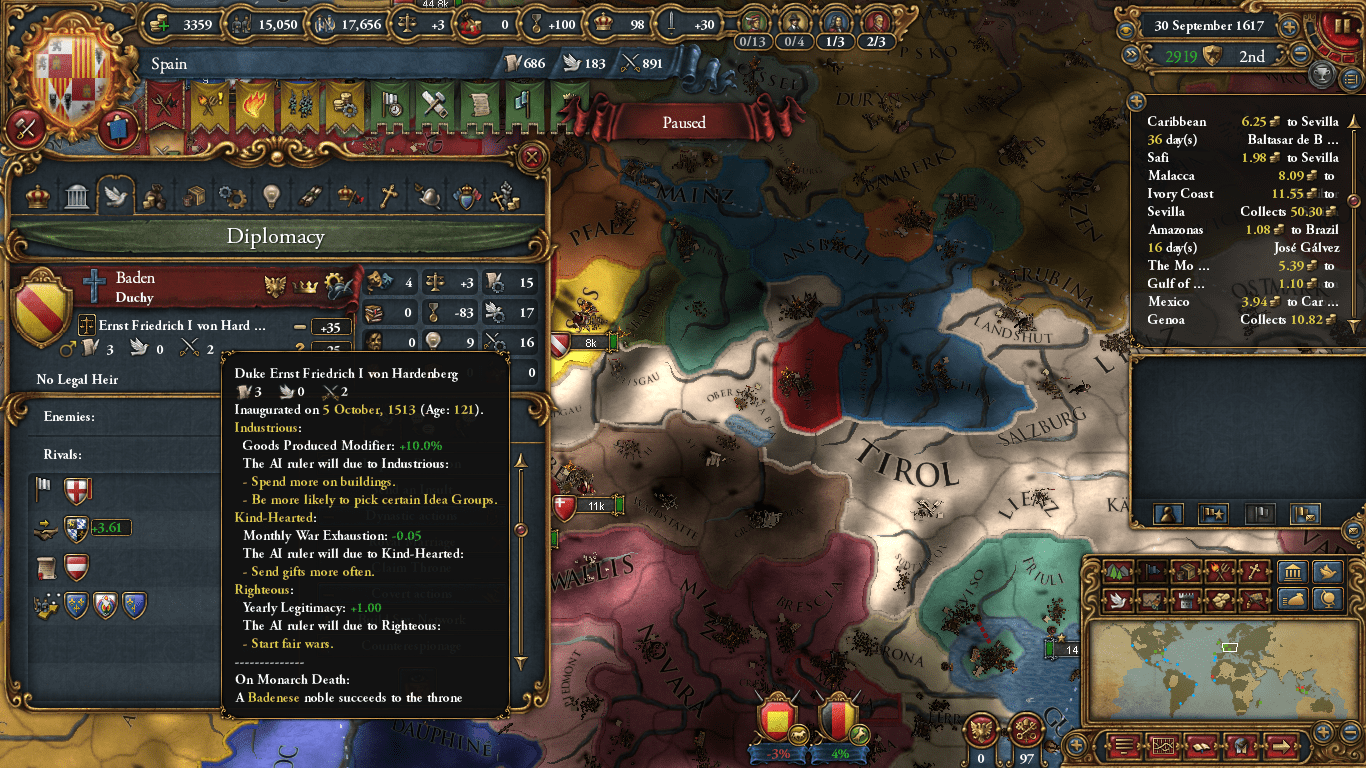The height and width of the screenshot is (768, 1366).
Task: Expand the outliner with the plus icon
Action: click(1137, 100)
